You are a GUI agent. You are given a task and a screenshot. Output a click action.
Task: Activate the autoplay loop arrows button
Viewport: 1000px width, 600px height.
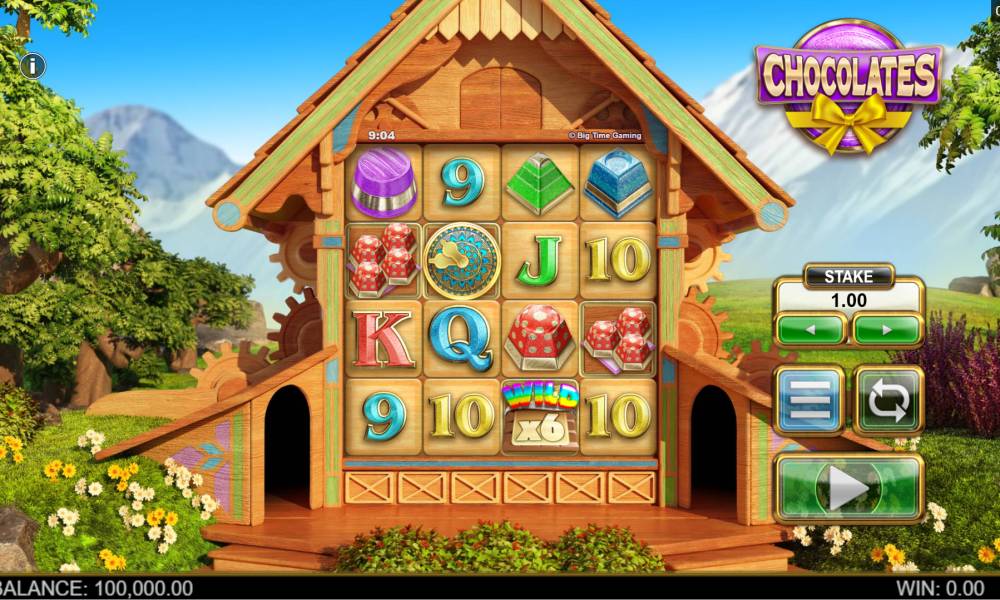point(887,400)
